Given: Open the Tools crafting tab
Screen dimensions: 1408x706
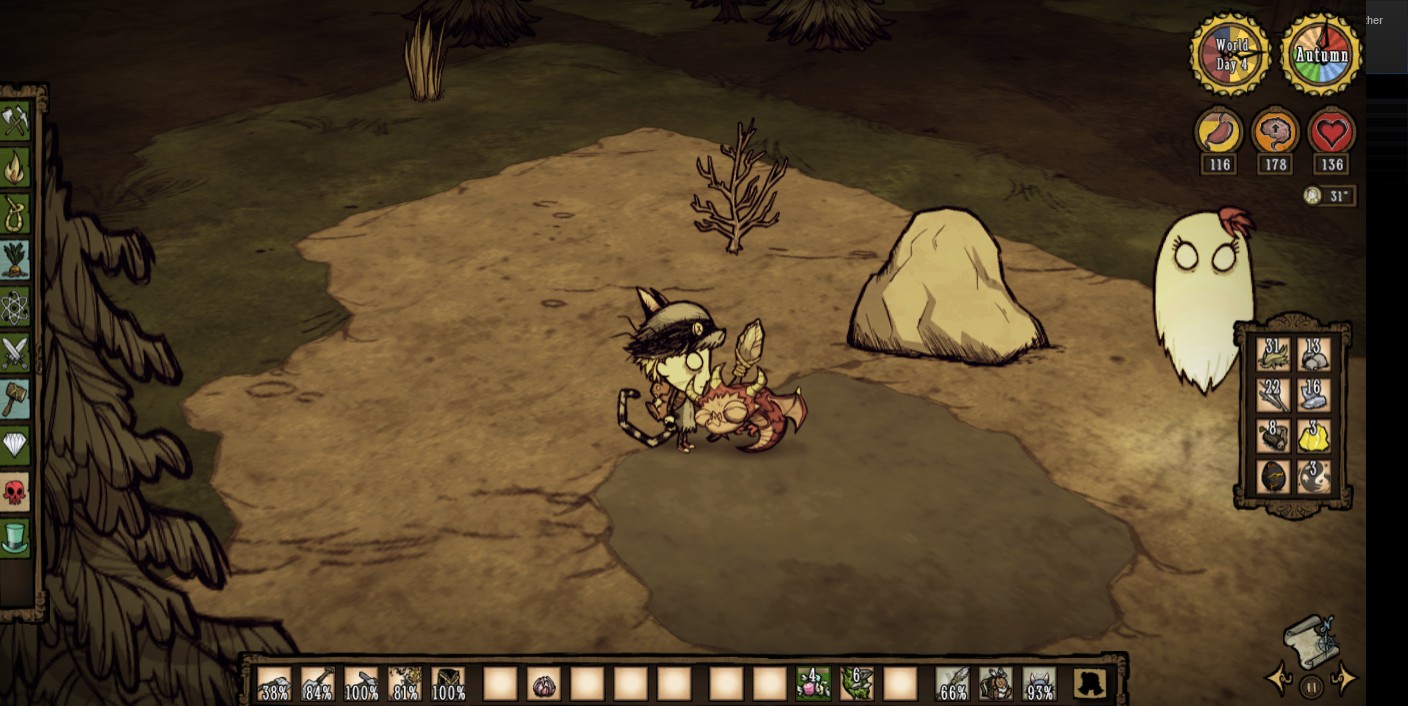Looking at the screenshot, I should [15, 122].
